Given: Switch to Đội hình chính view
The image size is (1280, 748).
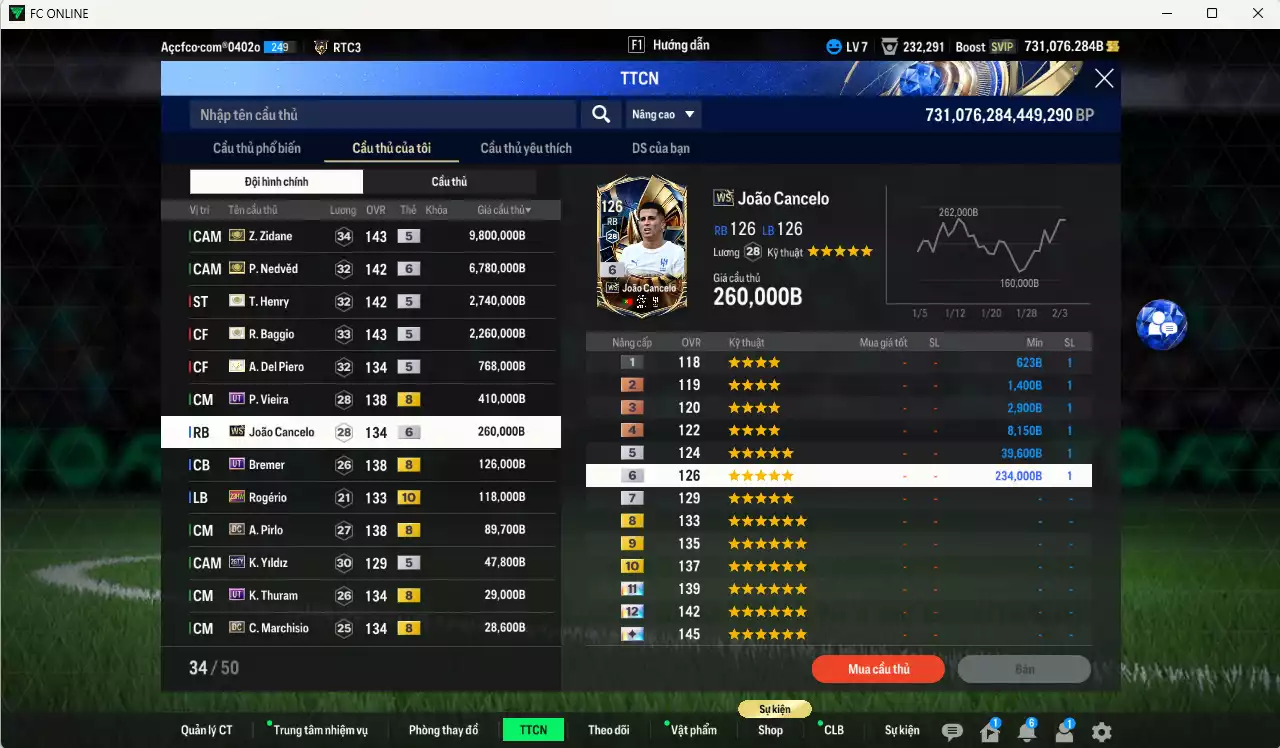Looking at the screenshot, I should point(276,181).
